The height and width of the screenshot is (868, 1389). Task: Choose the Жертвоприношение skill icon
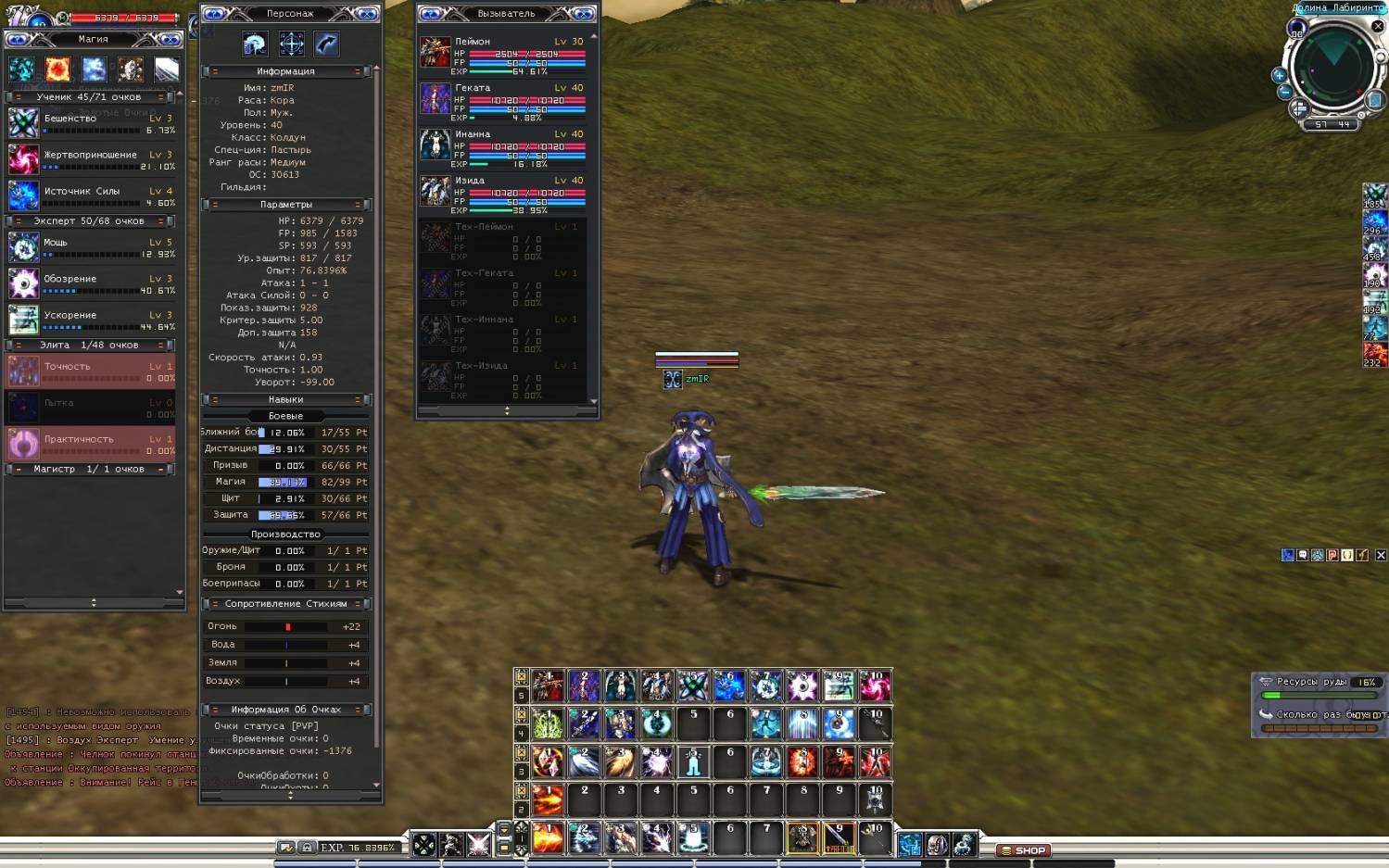click(x=24, y=159)
